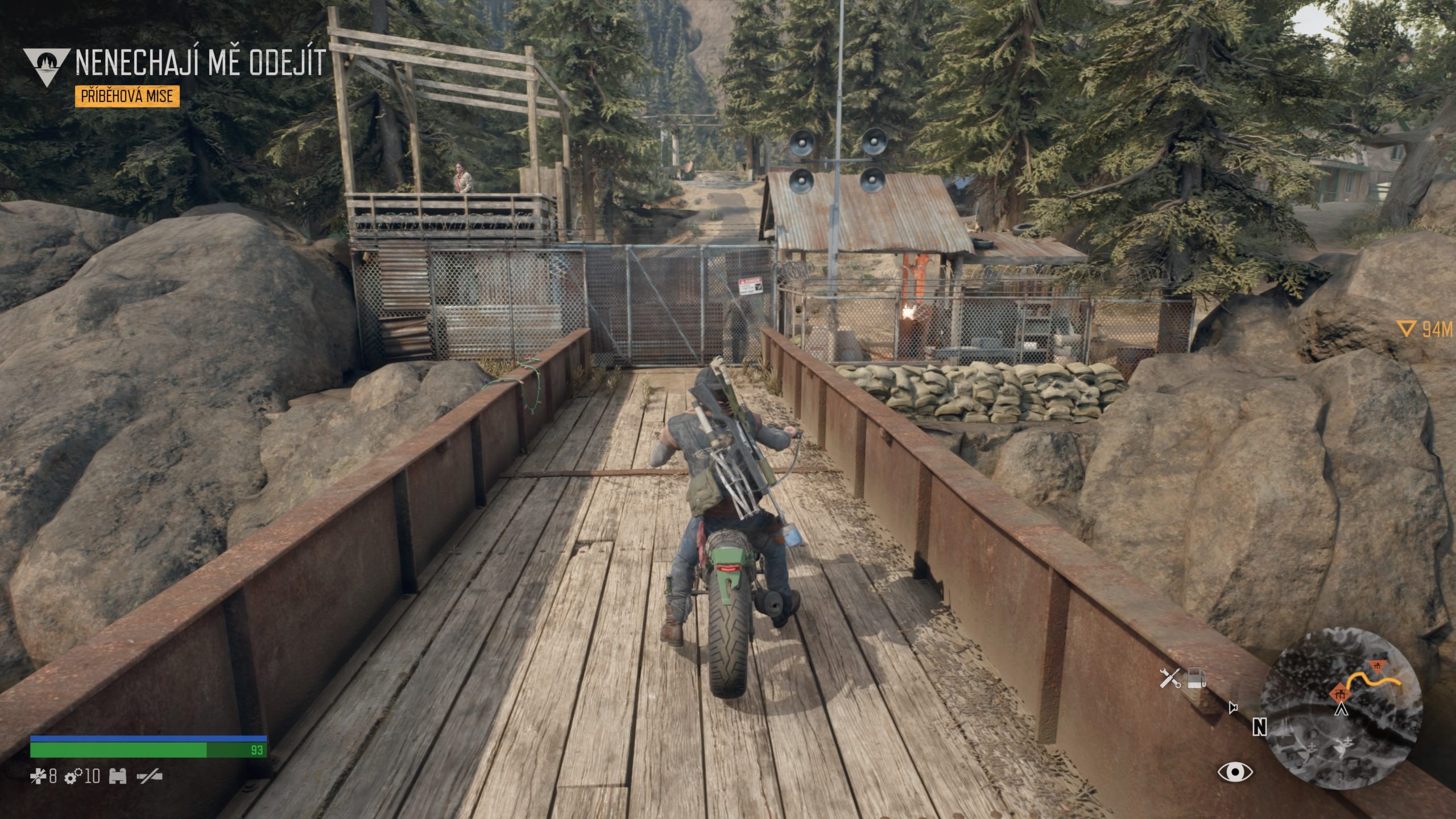Image resolution: width=1456 pixels, height=819 pixels.
Task: Select the player arrow on the minimap
Action: click(1342, 709)
